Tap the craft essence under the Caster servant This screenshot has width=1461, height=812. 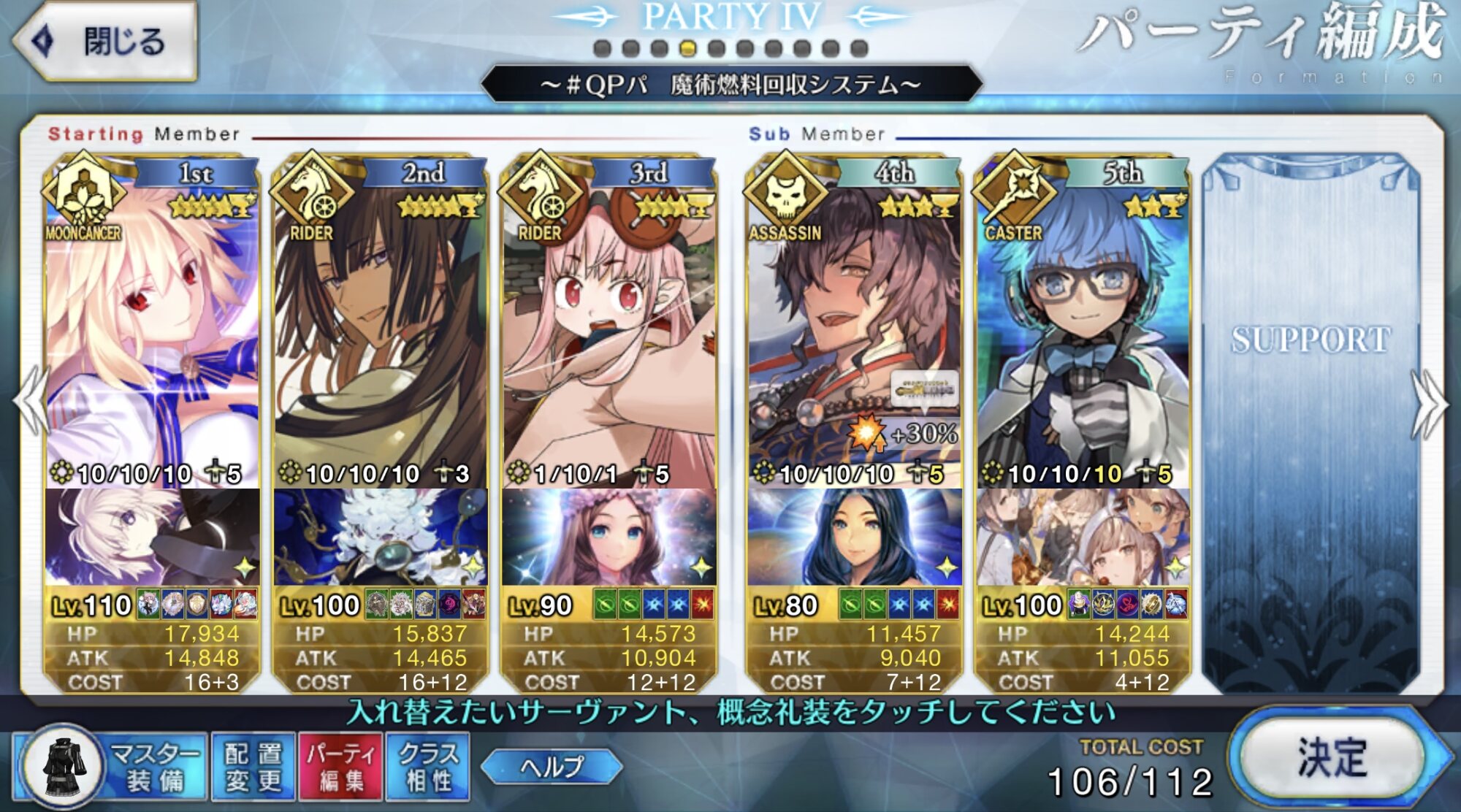(x=1083, y=537)
